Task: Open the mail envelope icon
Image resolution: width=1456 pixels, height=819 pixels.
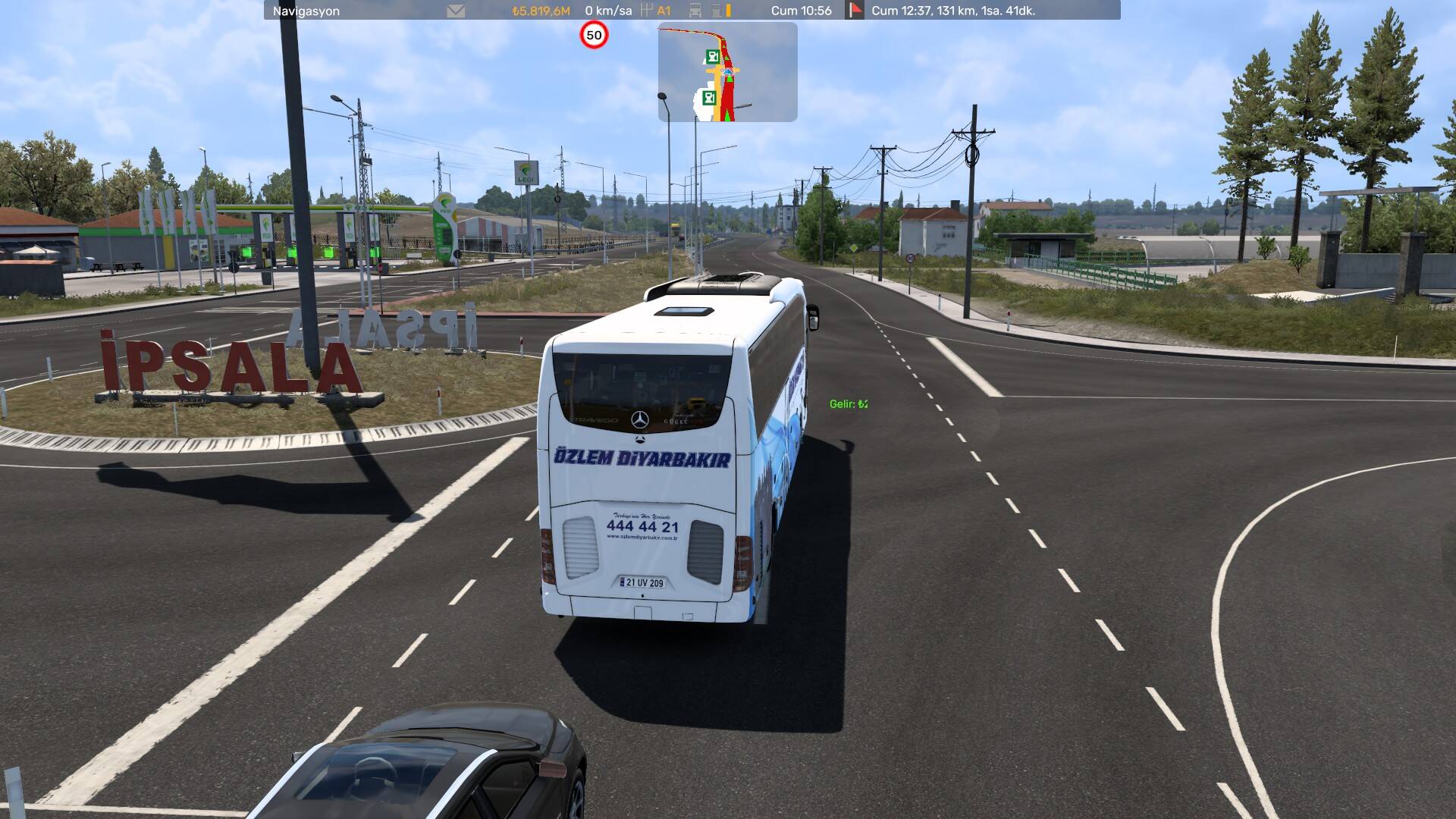Action: coord(456,11)
